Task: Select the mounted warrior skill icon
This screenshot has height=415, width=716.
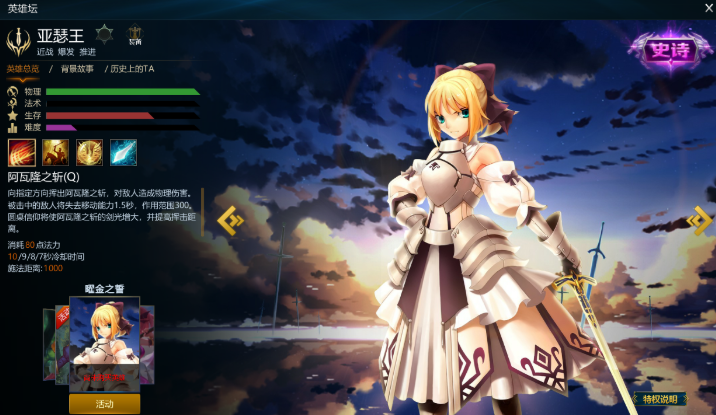Action: 56,152
